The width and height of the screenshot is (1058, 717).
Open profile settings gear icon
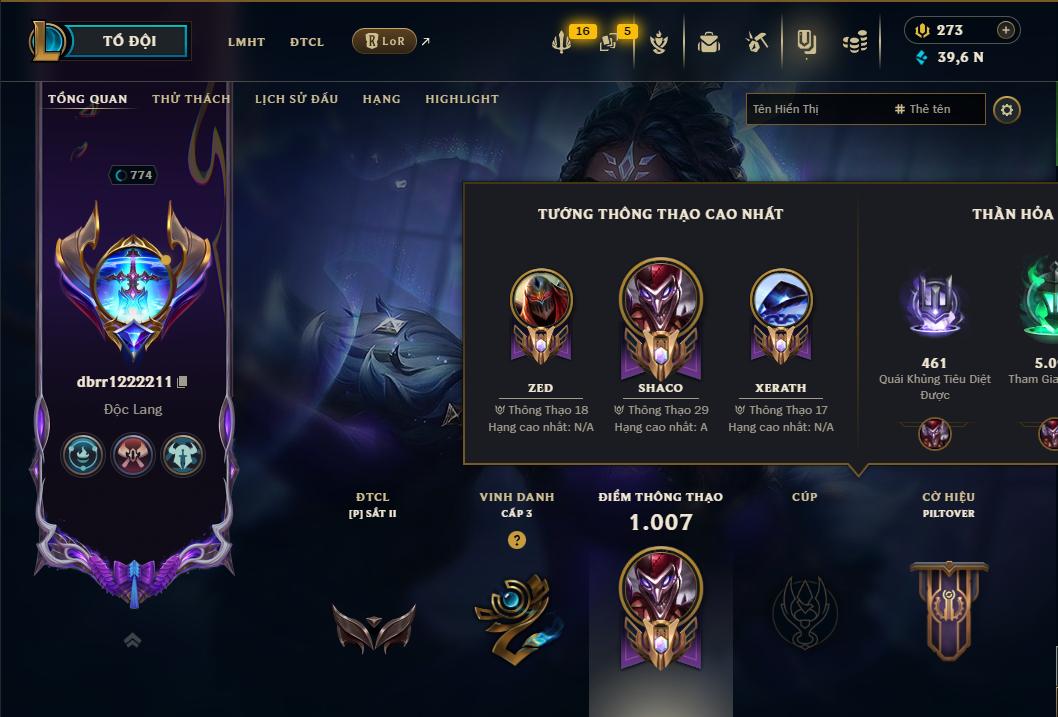1007,109
